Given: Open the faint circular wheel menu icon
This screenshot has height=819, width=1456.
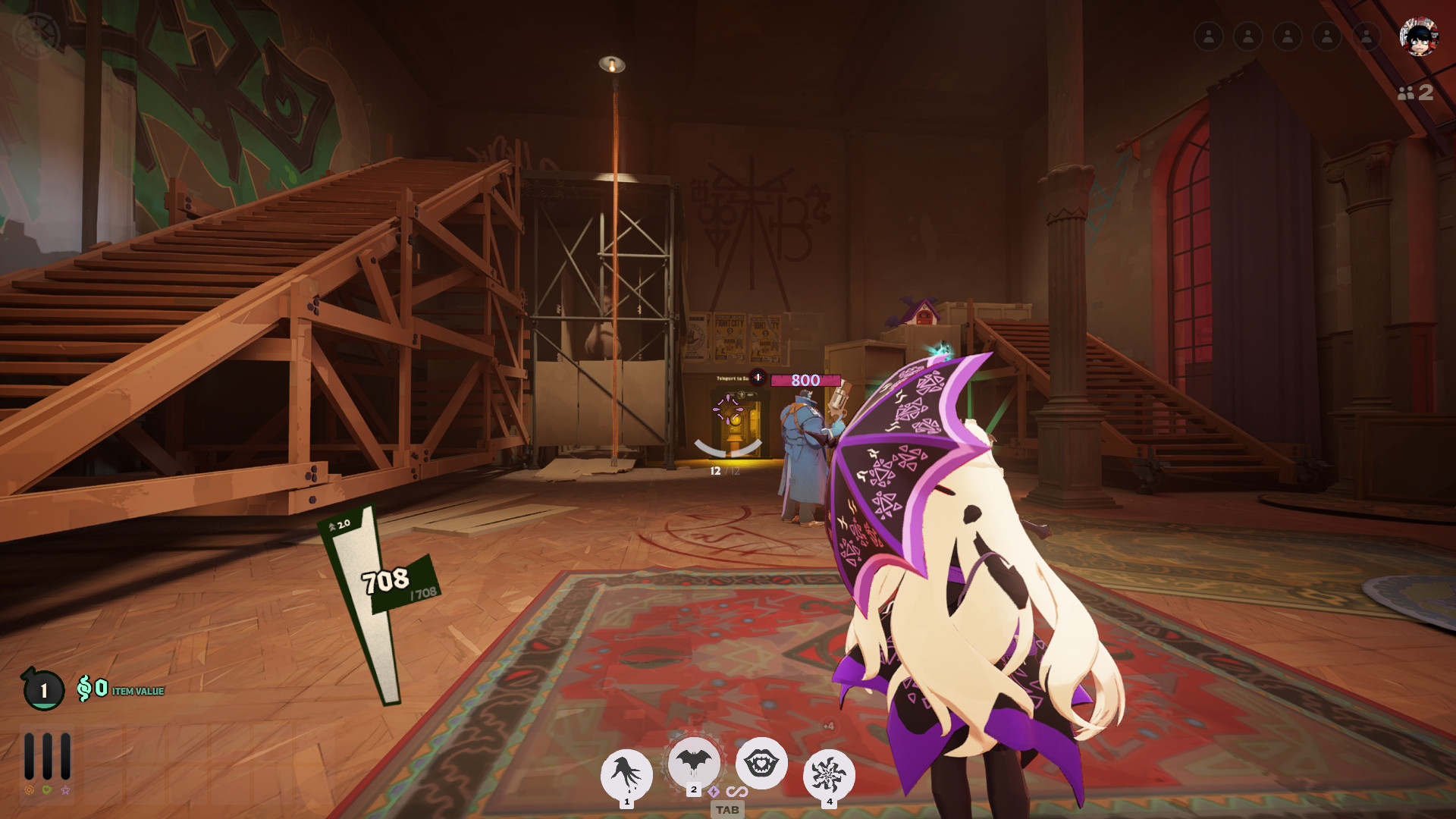Looking at the screenshot, I should coord(36,34).
